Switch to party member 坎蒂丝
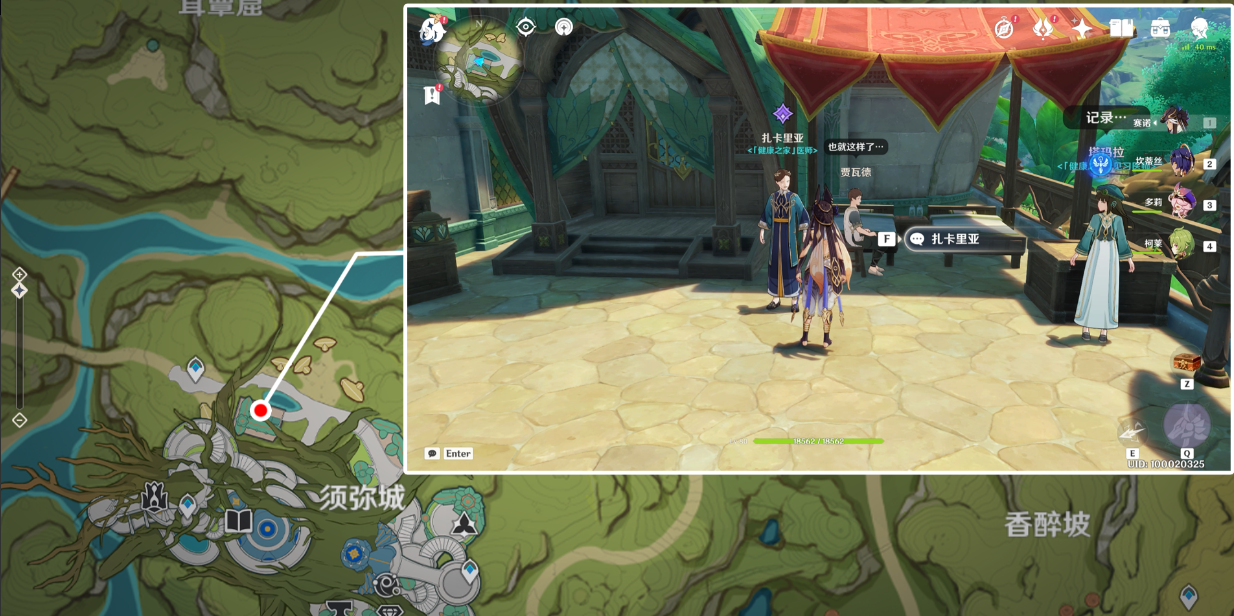This screenshot has height=616, width=1234. 1181,160
